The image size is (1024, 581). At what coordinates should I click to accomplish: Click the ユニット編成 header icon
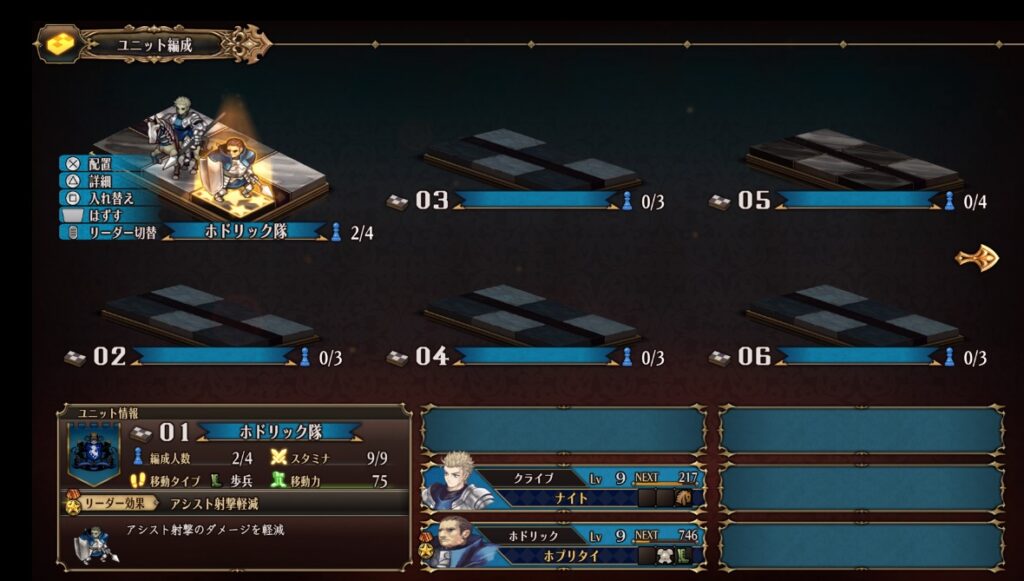[59, 44]
